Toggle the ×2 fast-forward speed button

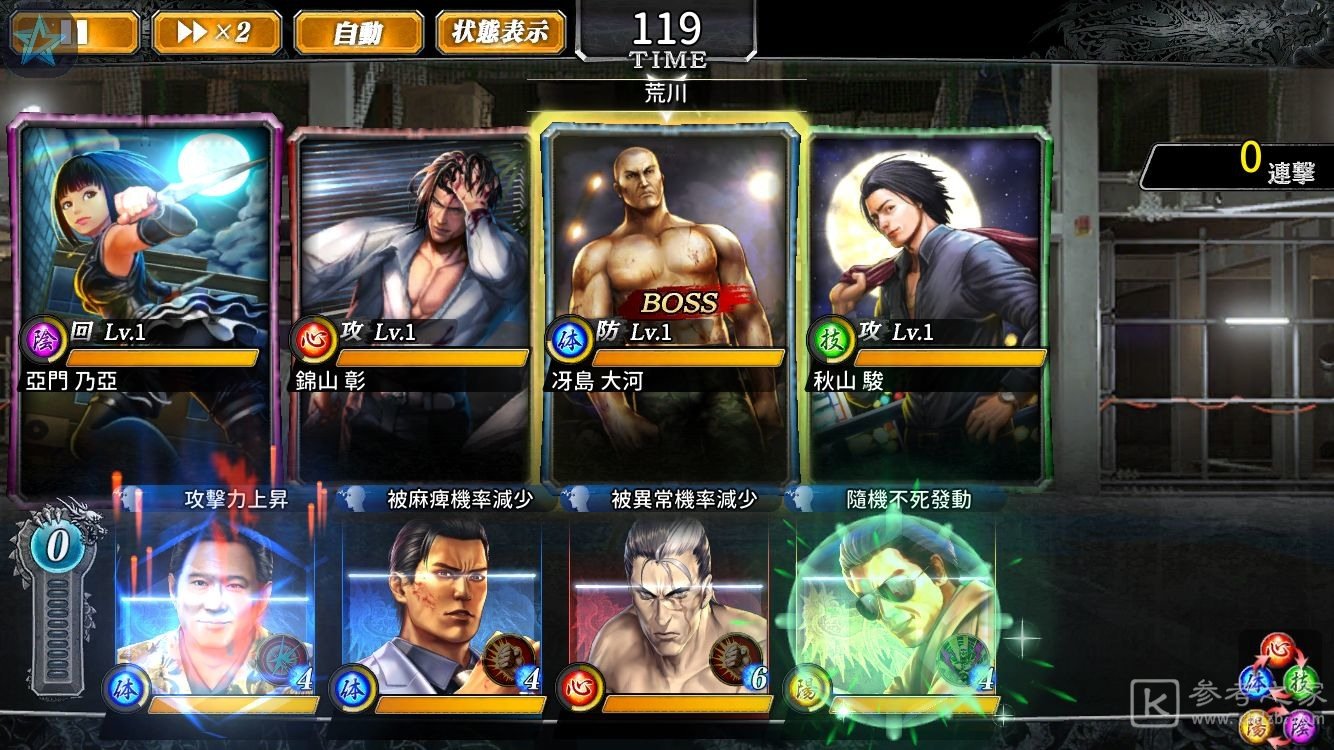pyautogui.click(x=213, y=32)
